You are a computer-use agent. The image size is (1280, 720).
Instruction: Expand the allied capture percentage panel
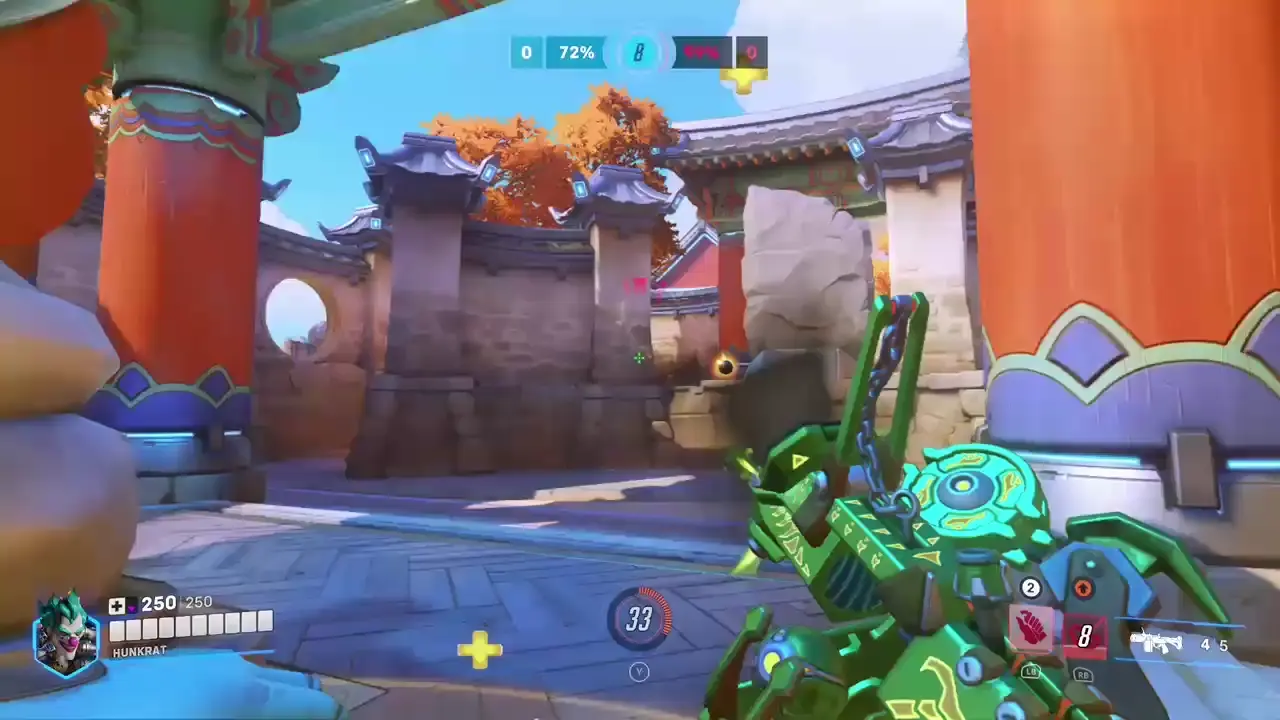coord(575,52)
